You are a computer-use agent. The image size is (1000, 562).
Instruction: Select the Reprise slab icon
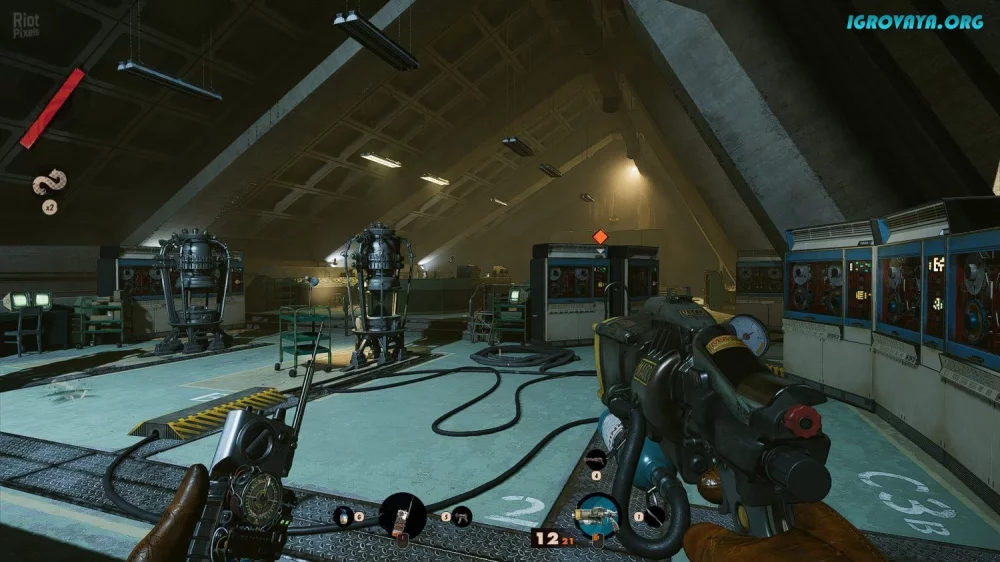click(x=47, y=184)
